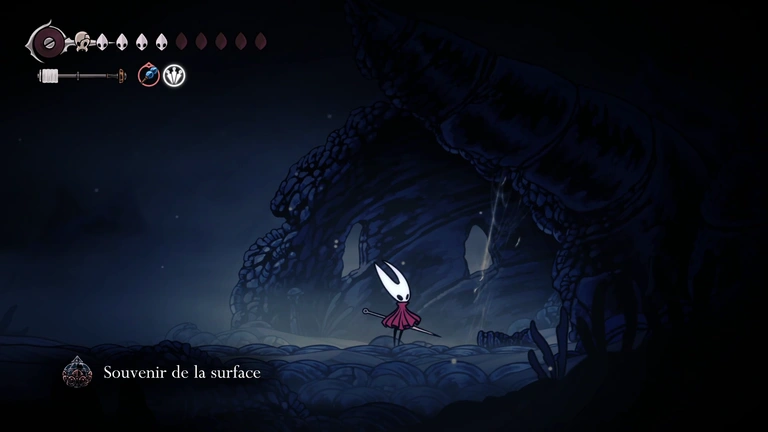Click the silk spool crest emblem

point(45,42)
